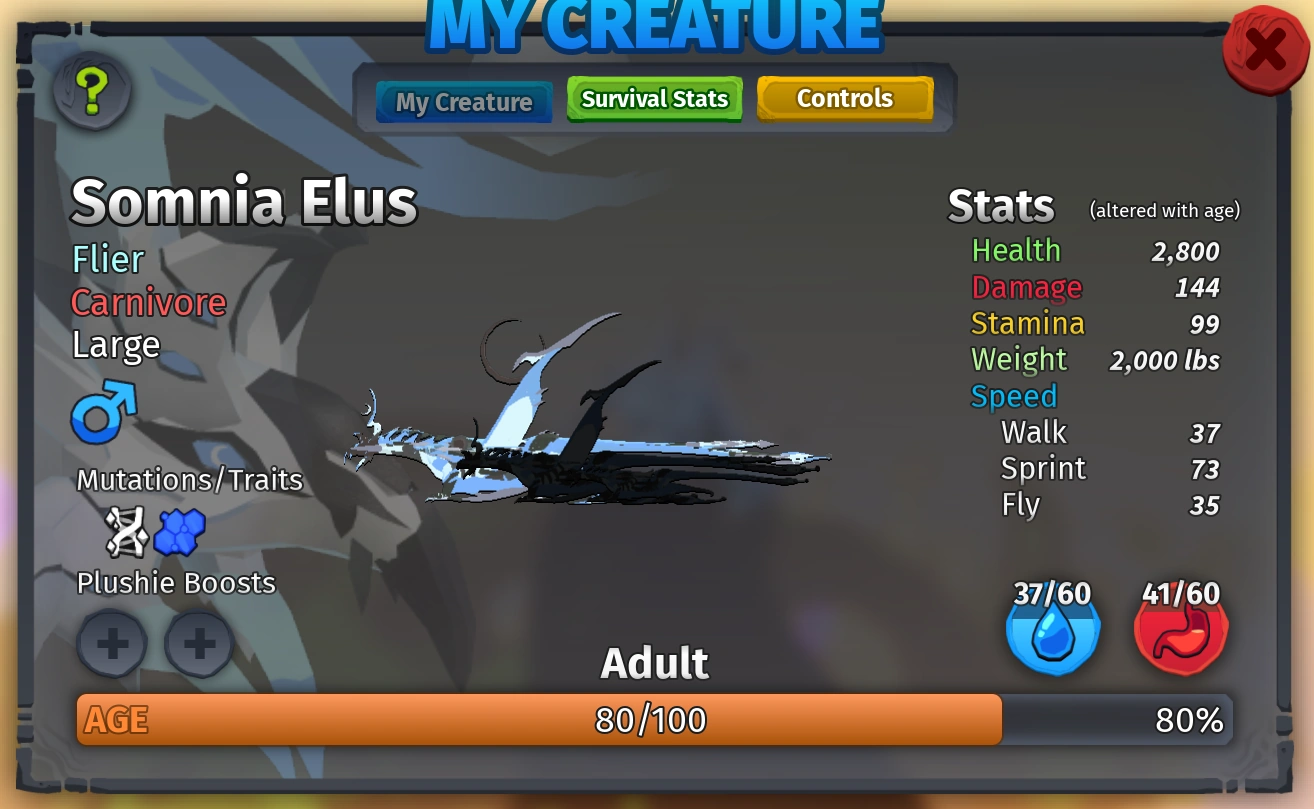
Task: Open the Controls tab
Action: pyautogui.click(x=845, y=98)
